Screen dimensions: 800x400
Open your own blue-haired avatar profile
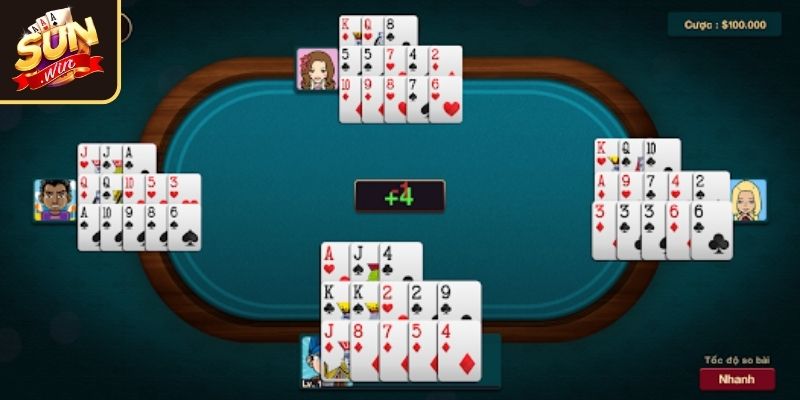pos(318,360)
